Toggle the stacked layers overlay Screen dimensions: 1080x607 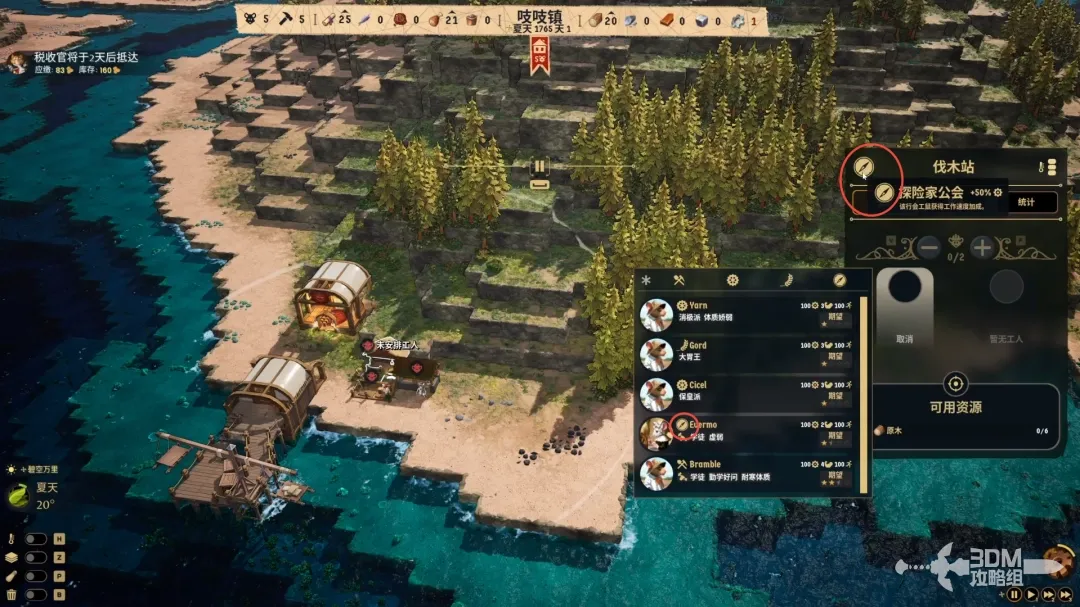click(36, 557)
